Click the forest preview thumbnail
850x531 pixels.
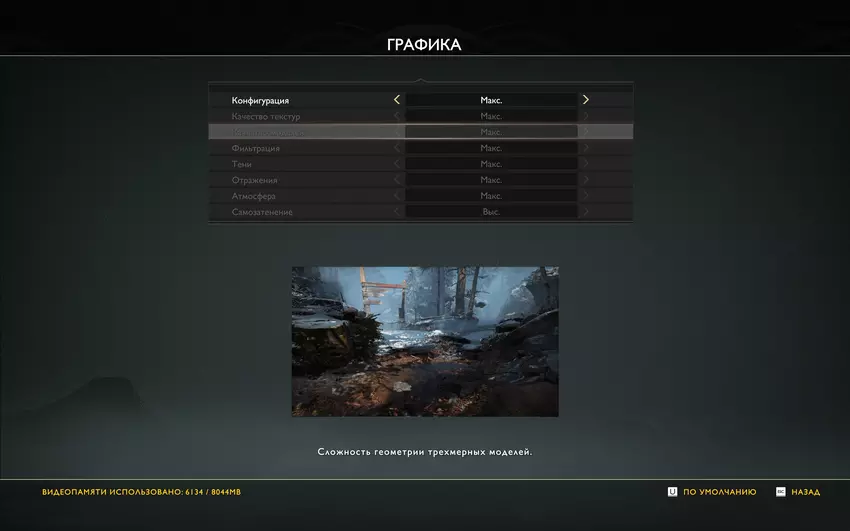pyautogui.click(x=425, y=341)
